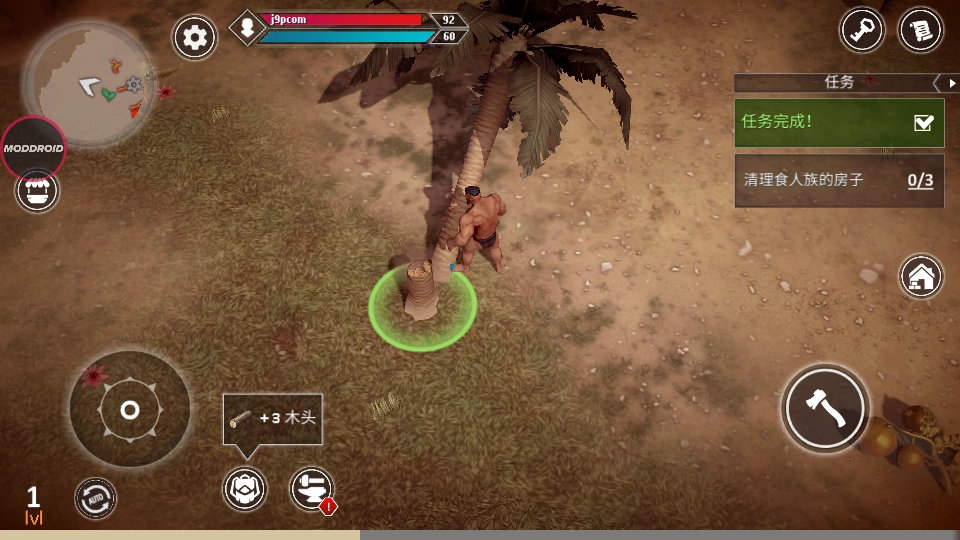
Task: Click the virtual movement joystick
Action: [x=130, y=409]
